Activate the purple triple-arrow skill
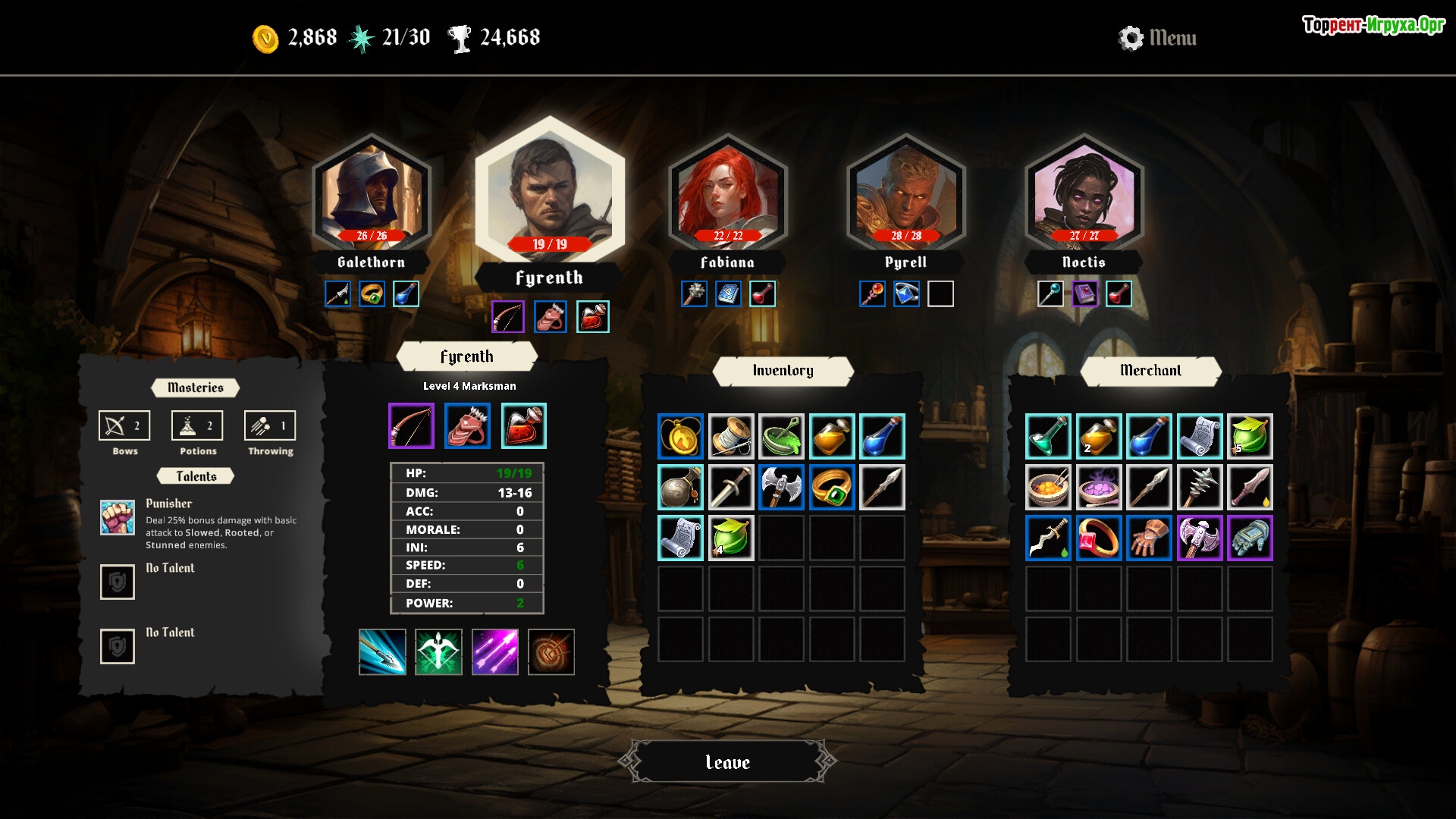Screen dimensions: 1456x819 click(494, 652)
